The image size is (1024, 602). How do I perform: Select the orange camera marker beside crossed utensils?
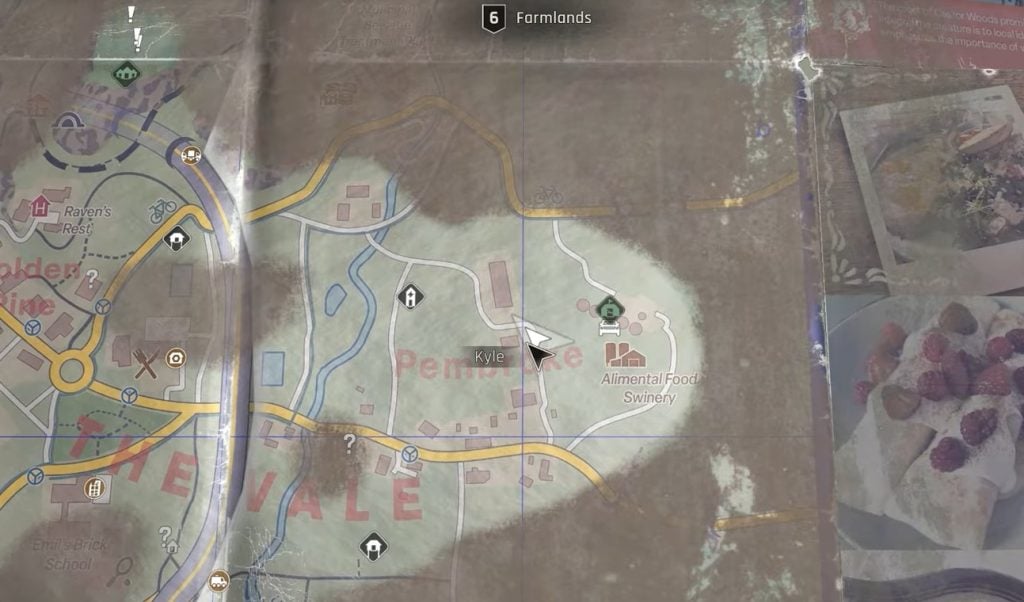[176, 359]
